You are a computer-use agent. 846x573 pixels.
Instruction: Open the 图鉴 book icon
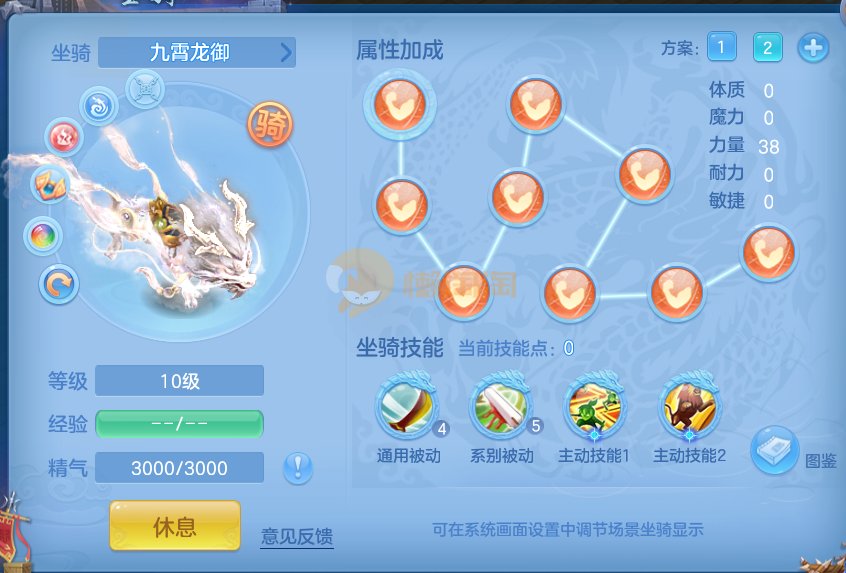(x=774, y=451)
